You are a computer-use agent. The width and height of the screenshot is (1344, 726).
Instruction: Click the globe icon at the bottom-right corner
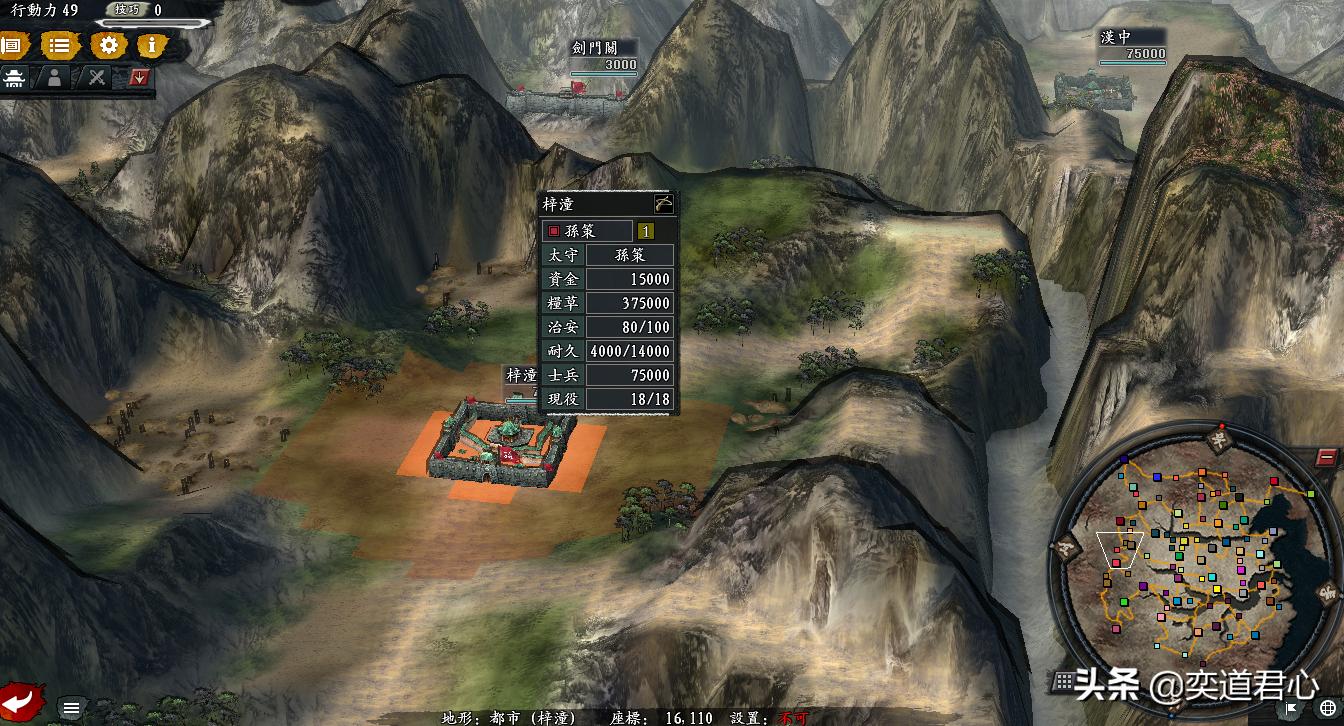tap(1327, 708)
